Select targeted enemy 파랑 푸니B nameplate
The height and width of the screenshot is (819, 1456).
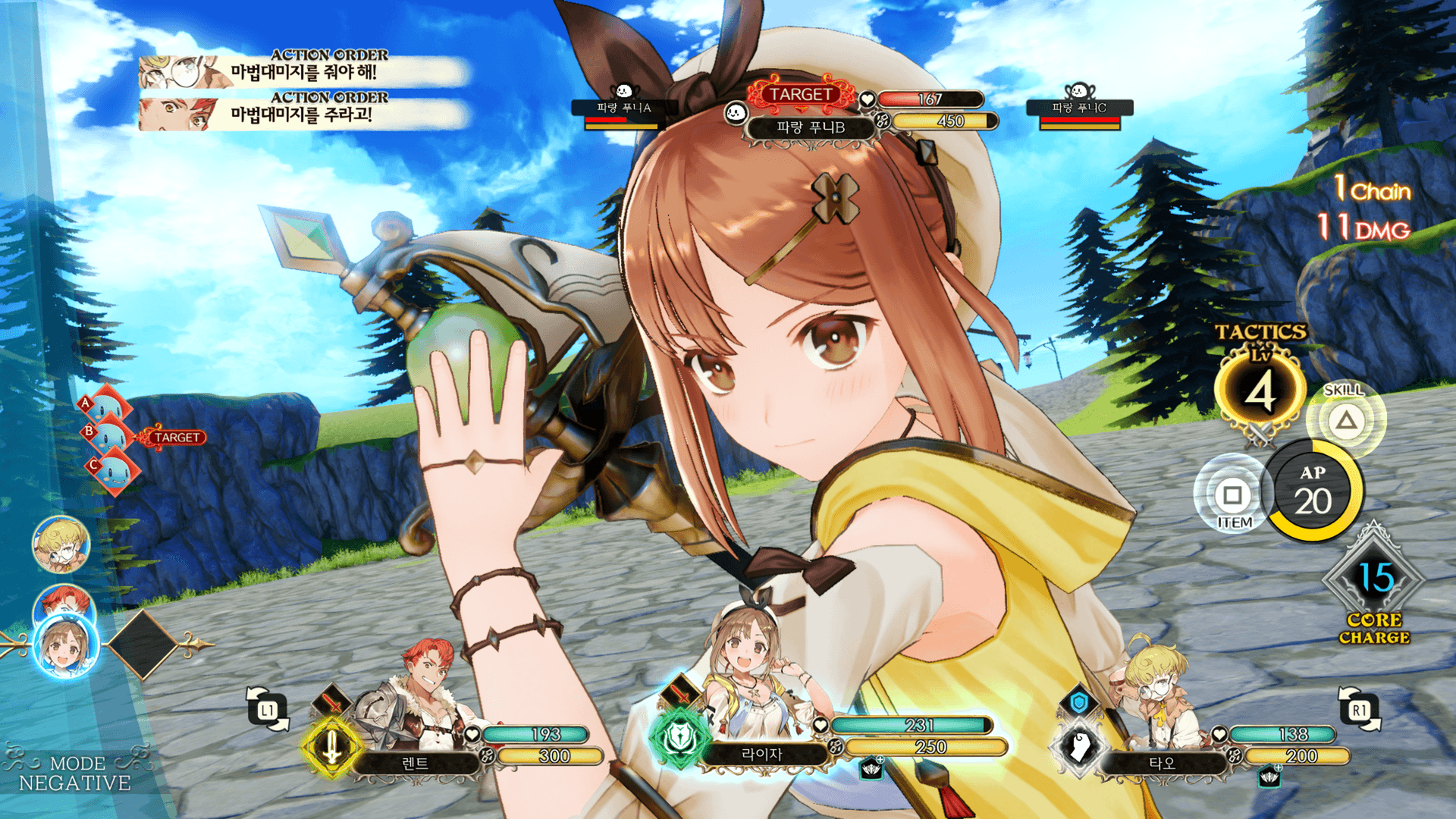[810, 127]
